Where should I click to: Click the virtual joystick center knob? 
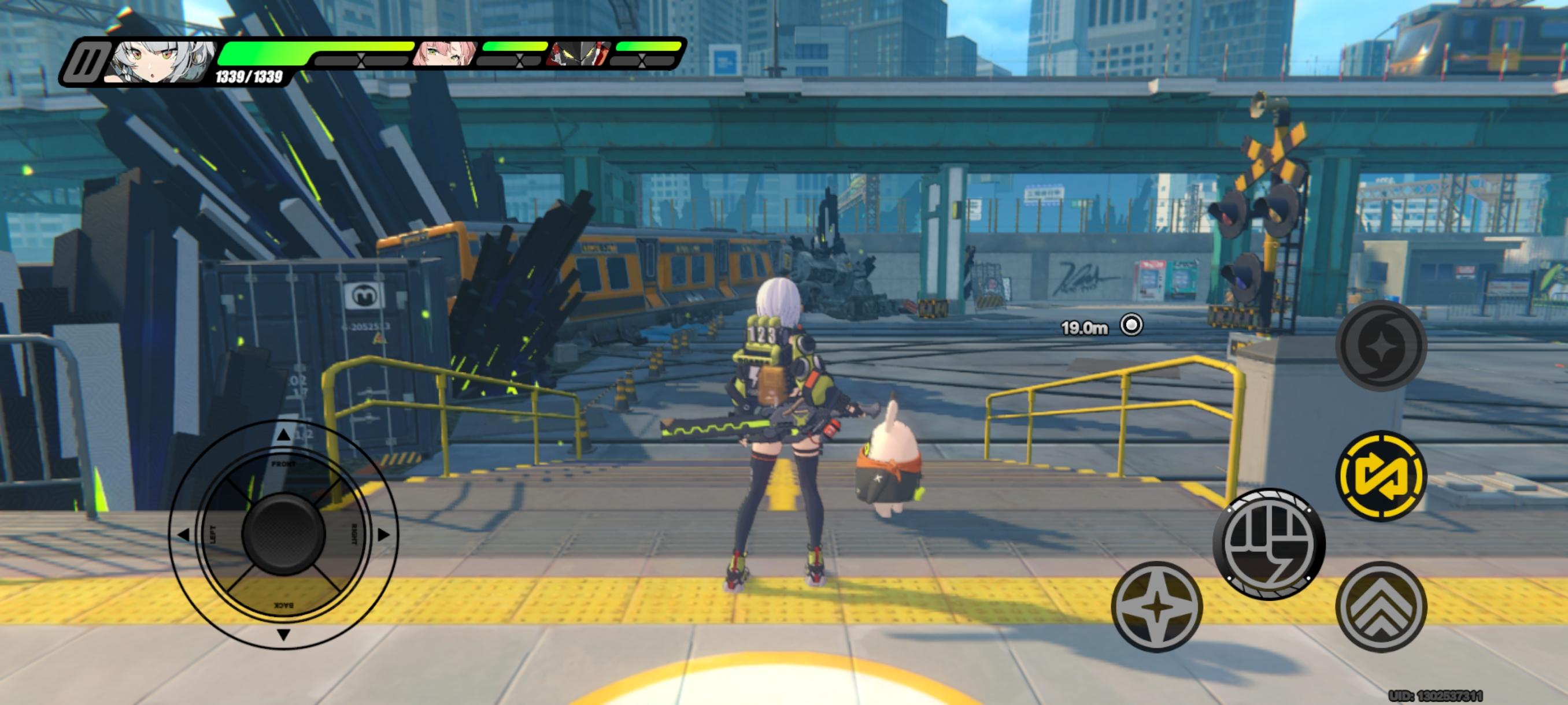click(x=283, y=535)
